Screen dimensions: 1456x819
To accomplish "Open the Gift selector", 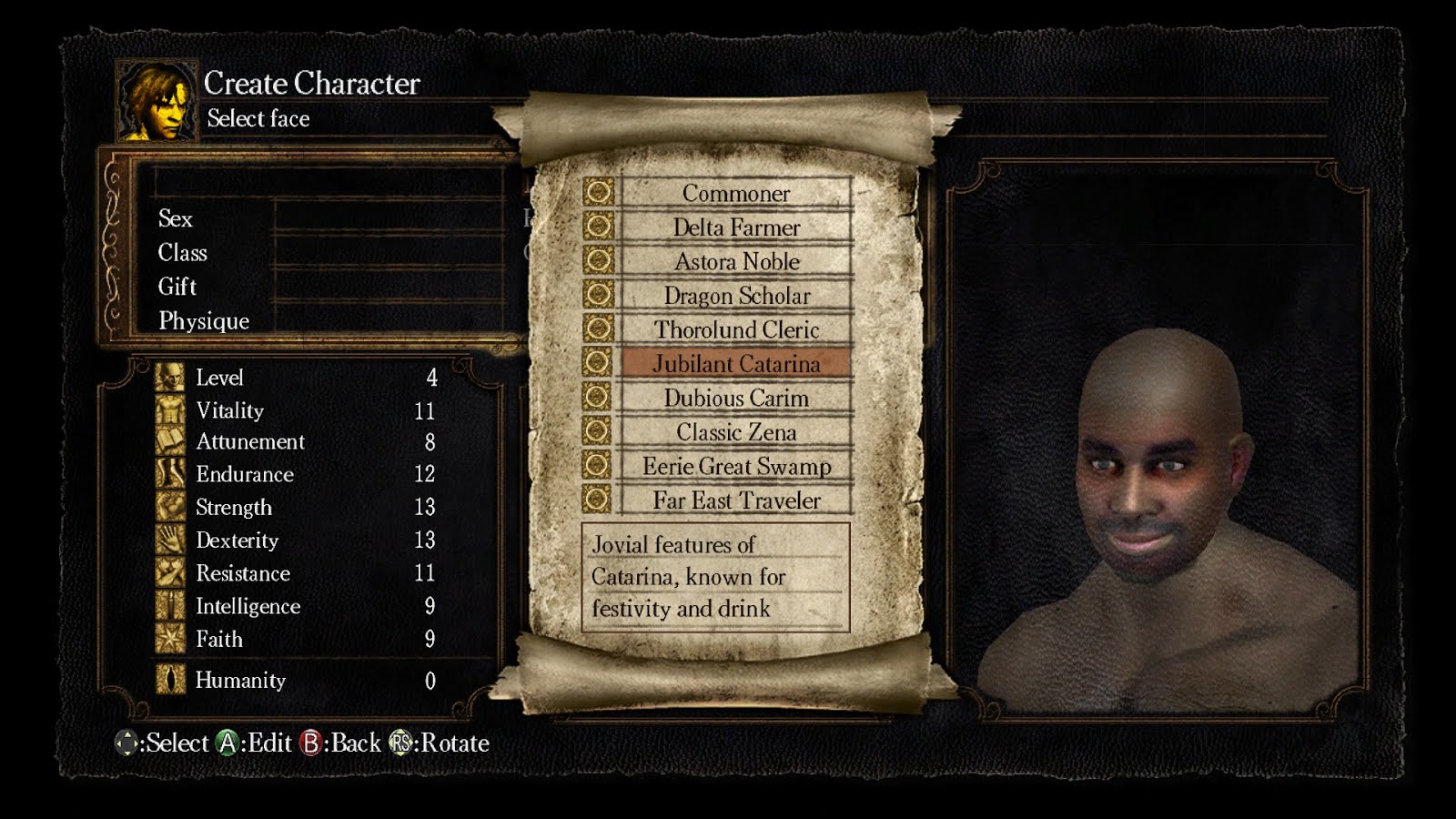I will 176,287.
